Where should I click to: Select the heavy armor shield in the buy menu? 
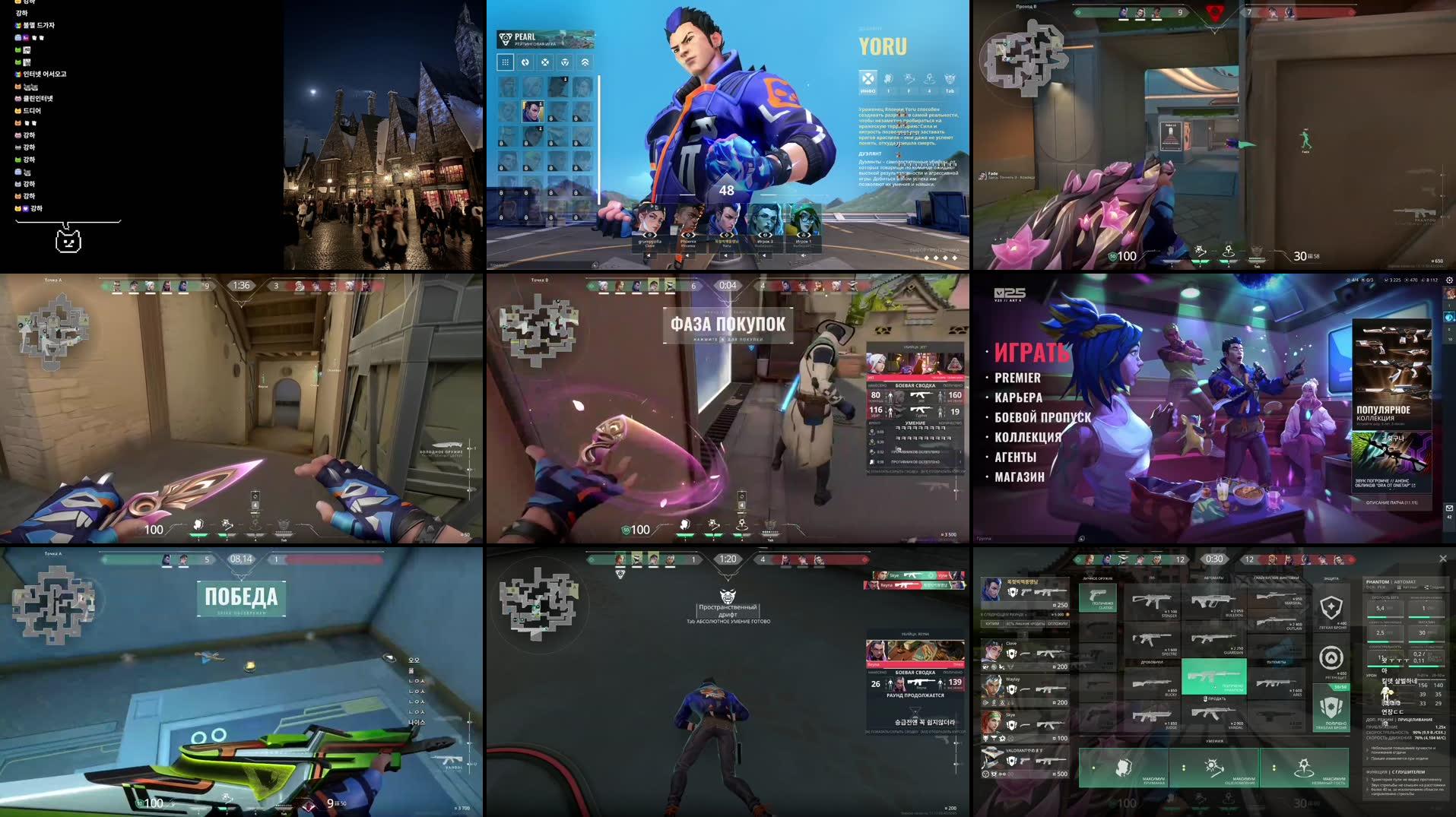pyautogui.click(x=1331, y=708)
